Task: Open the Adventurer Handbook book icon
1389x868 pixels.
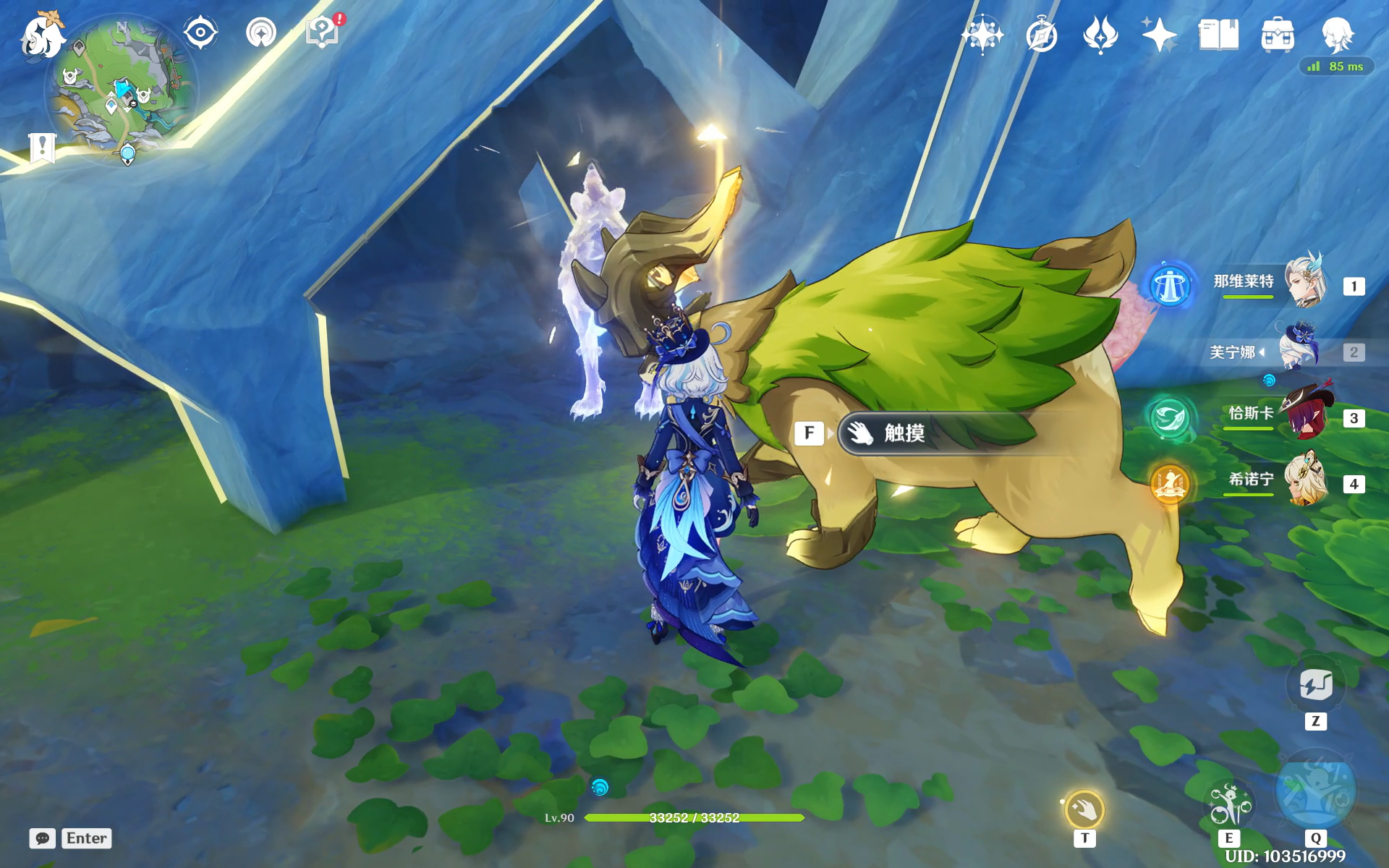Action: (x=1218, y=35)
